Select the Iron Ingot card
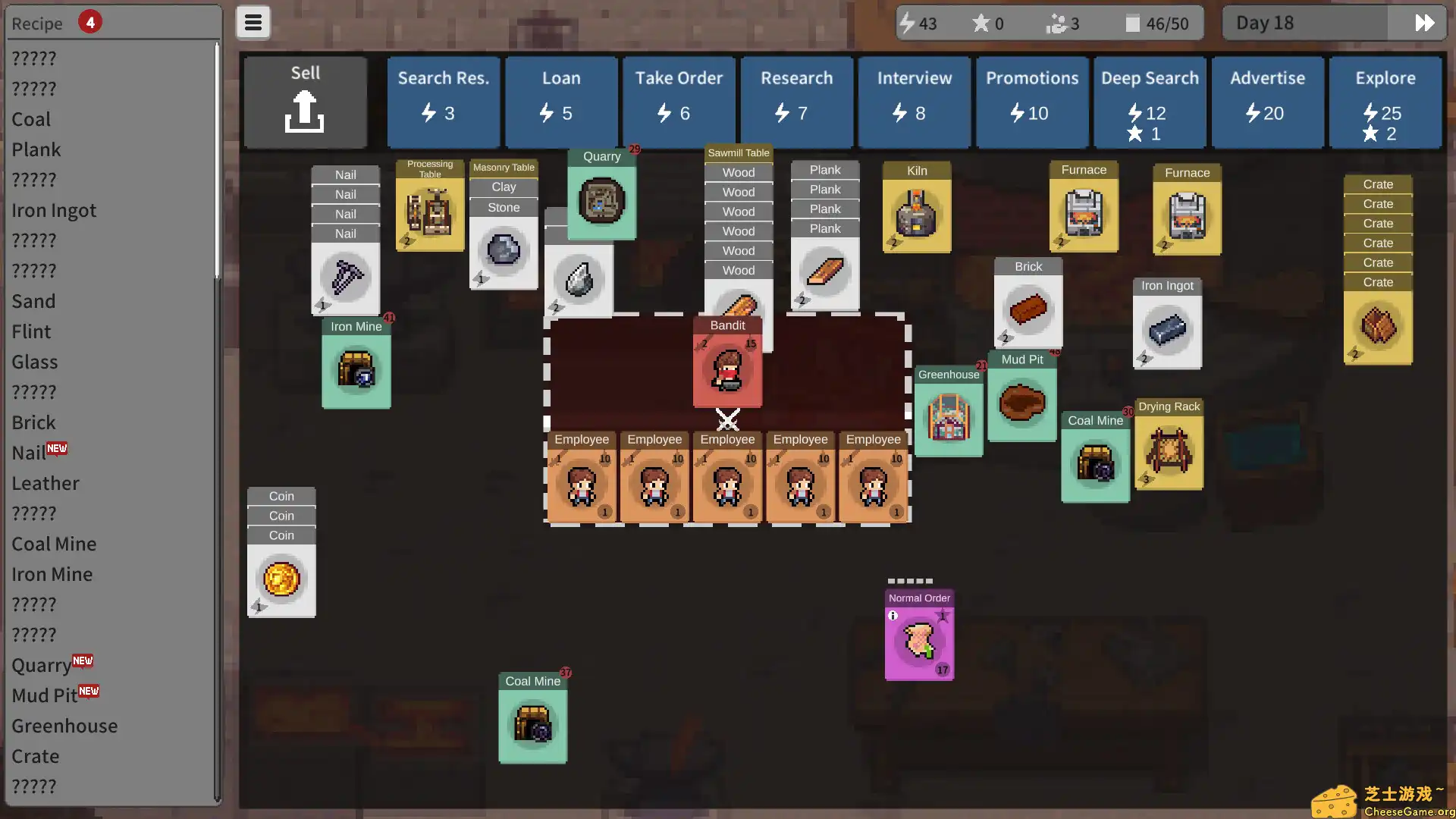 coord(1167,326)
